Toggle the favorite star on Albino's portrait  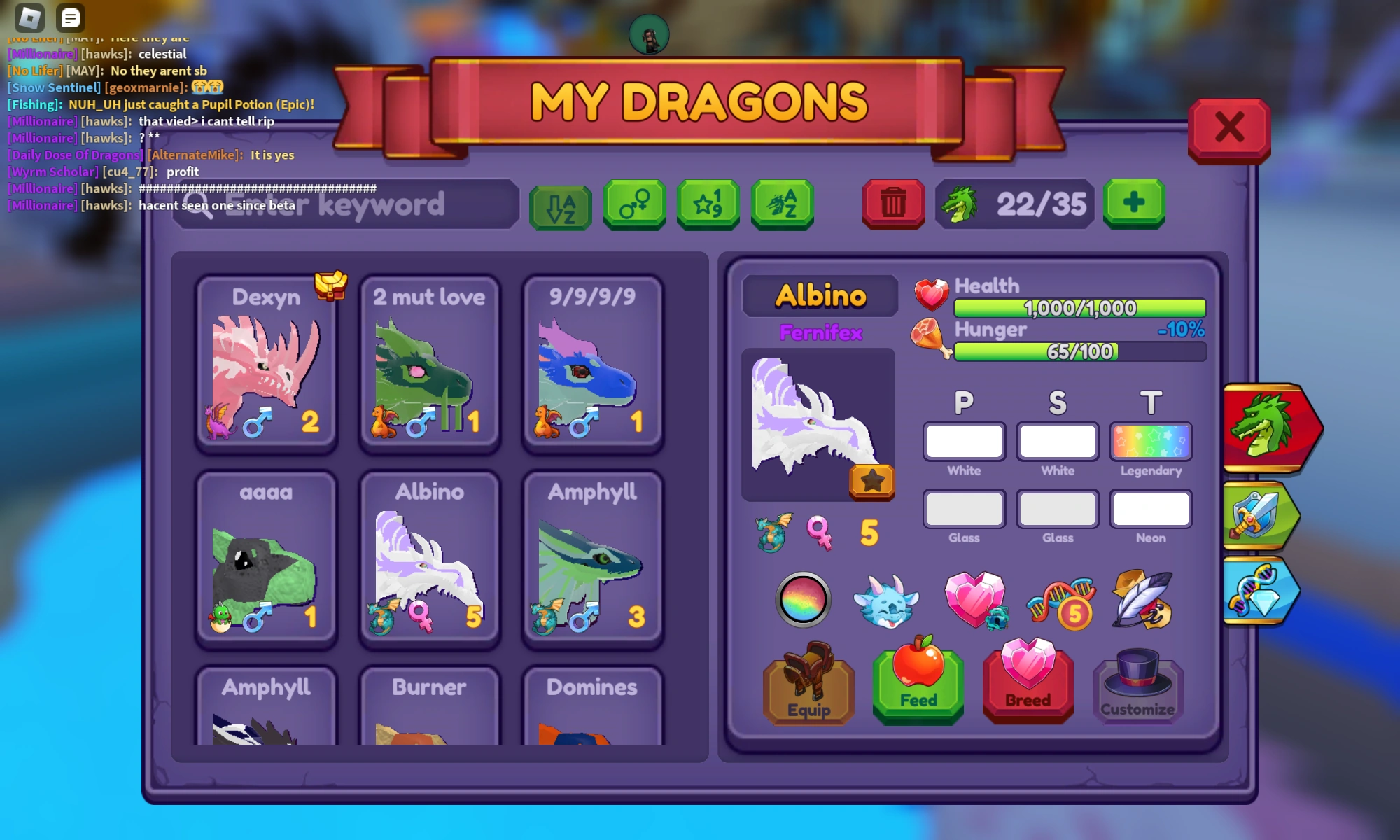click(x=872, y=481)
